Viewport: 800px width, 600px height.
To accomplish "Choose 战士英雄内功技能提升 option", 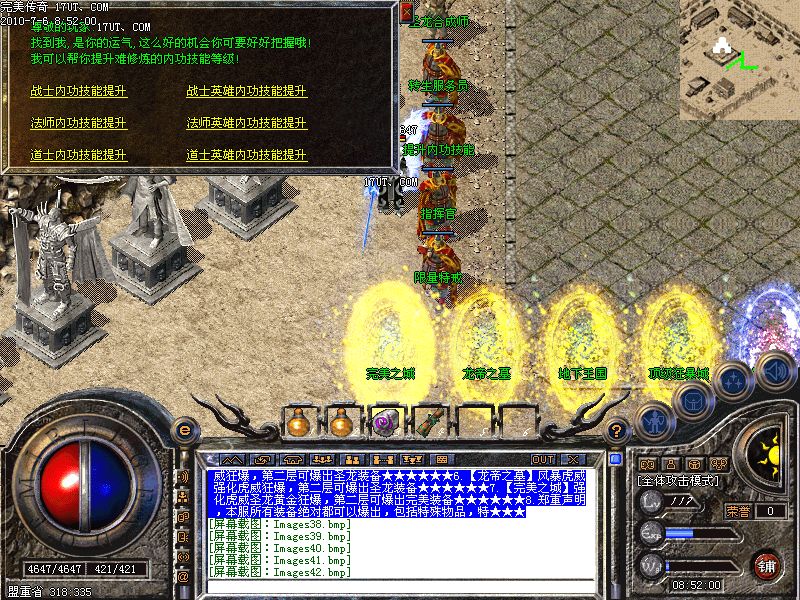I will [x=246, y=91].
